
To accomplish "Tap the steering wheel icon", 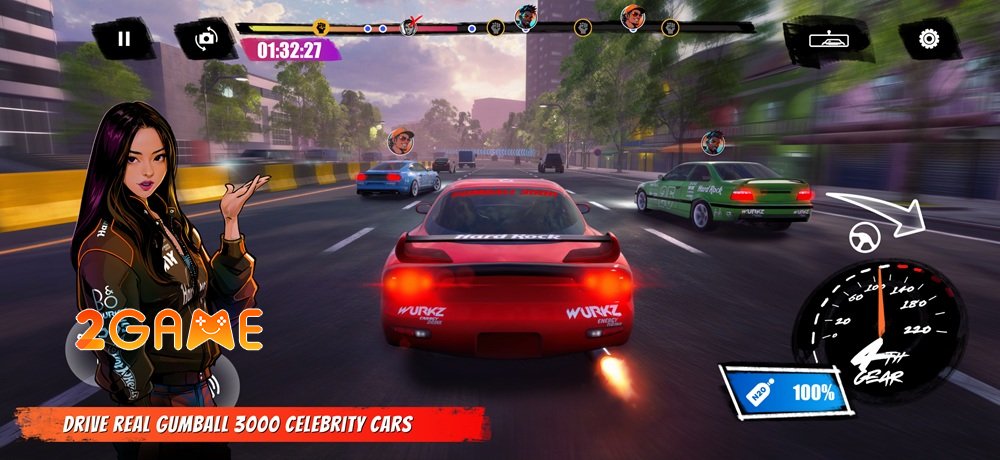I will (x=862, y=237).
